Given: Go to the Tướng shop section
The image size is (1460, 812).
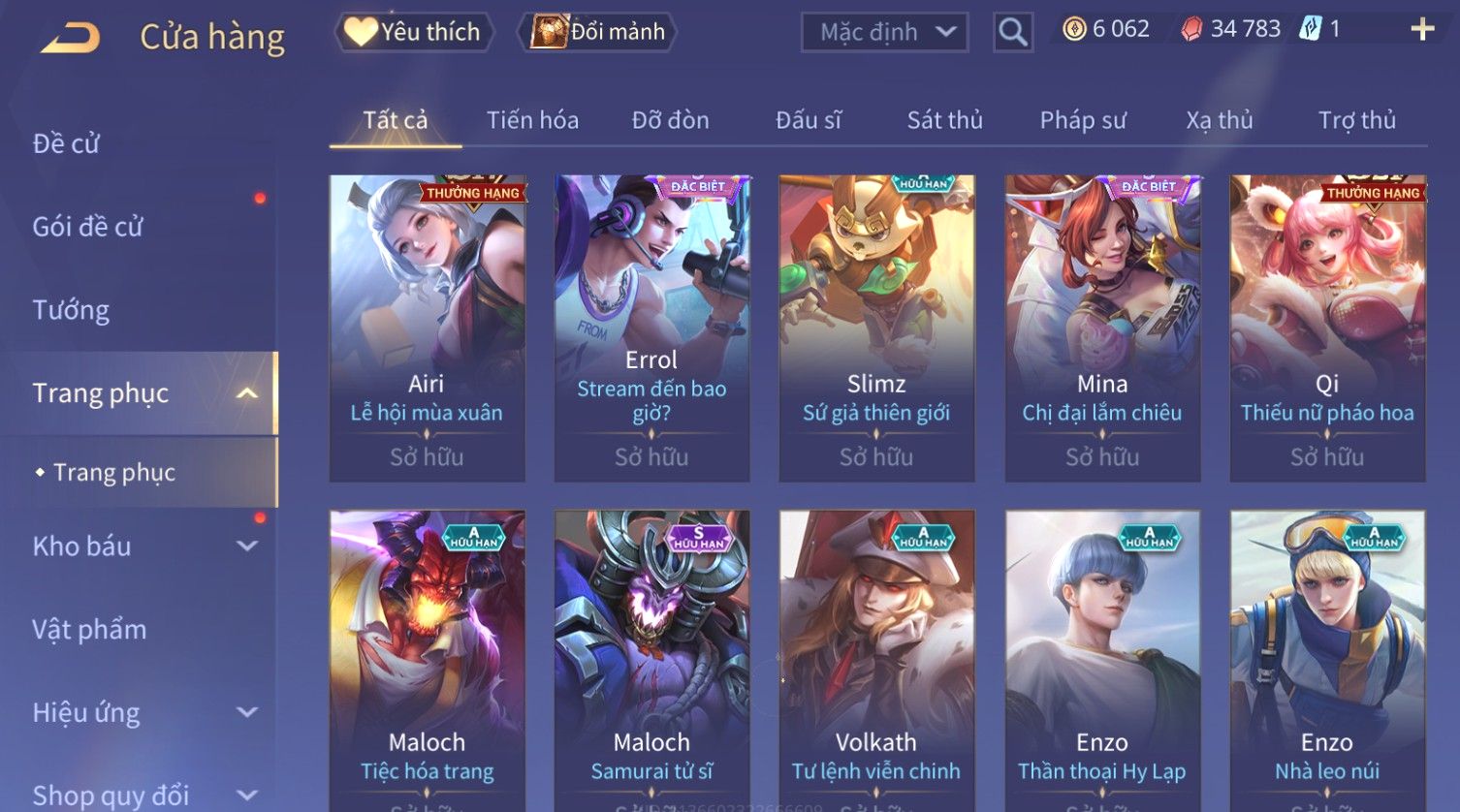Looking at the screenshot, I should click(x=71, y=310).
